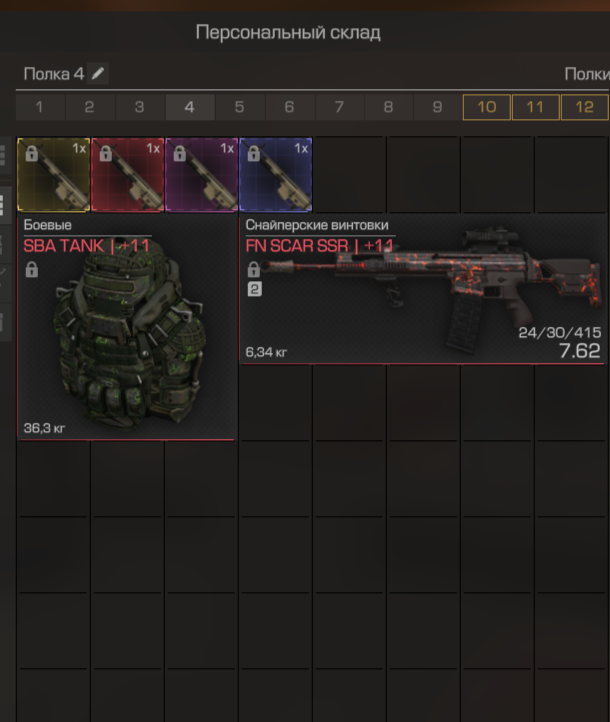Open shelf tab 2
The image size is (610, 722).
coord(89,107)
